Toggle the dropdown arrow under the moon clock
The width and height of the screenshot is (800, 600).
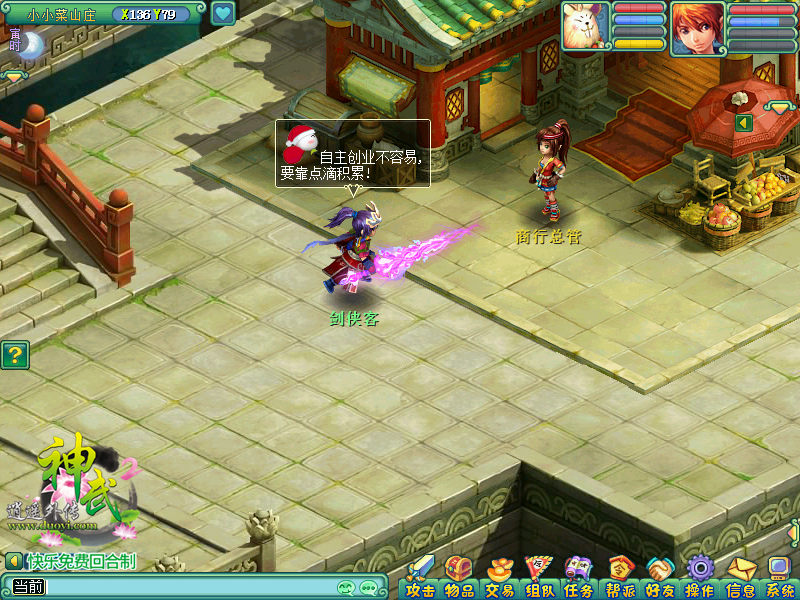(14, 76)
